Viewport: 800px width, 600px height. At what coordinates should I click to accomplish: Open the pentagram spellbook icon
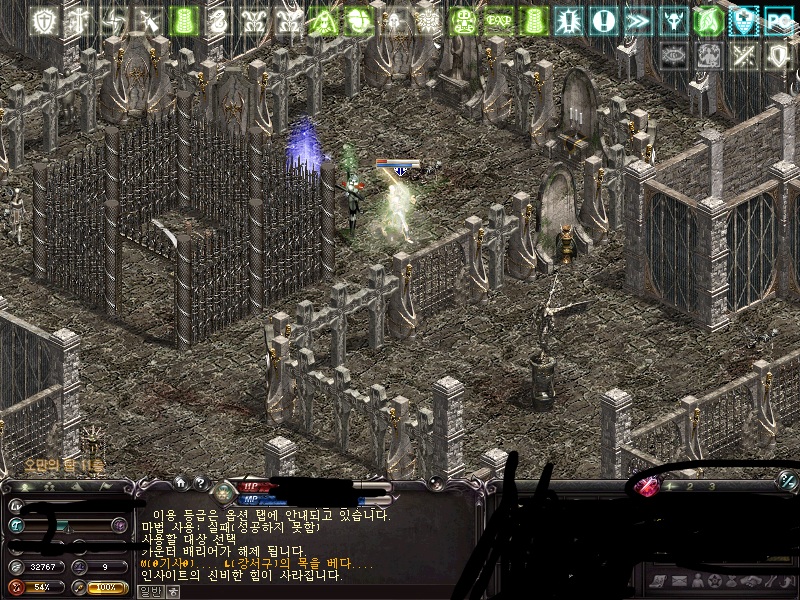(715, 581)
